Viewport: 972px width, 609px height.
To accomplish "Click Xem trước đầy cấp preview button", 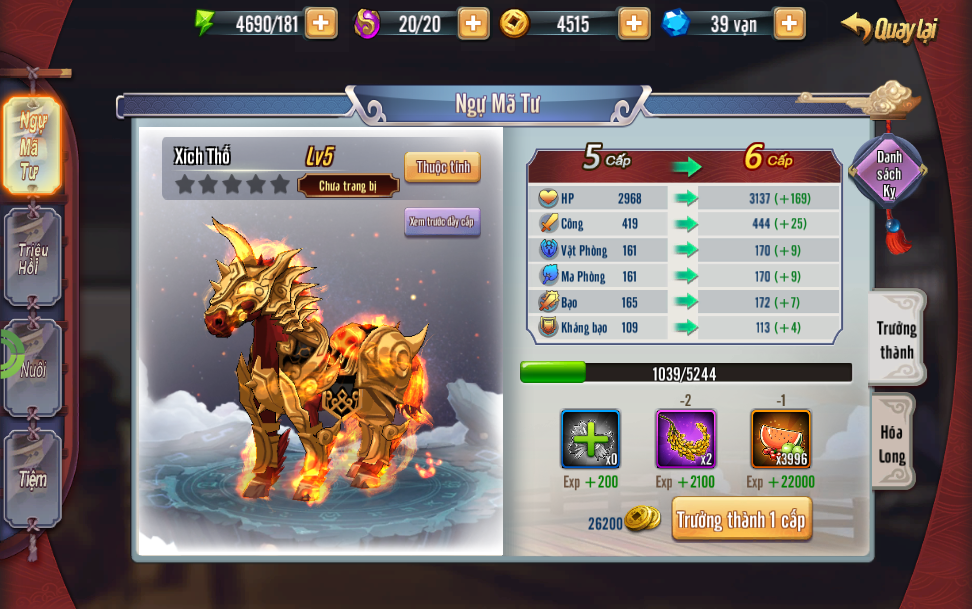I will tap(442, 221).
